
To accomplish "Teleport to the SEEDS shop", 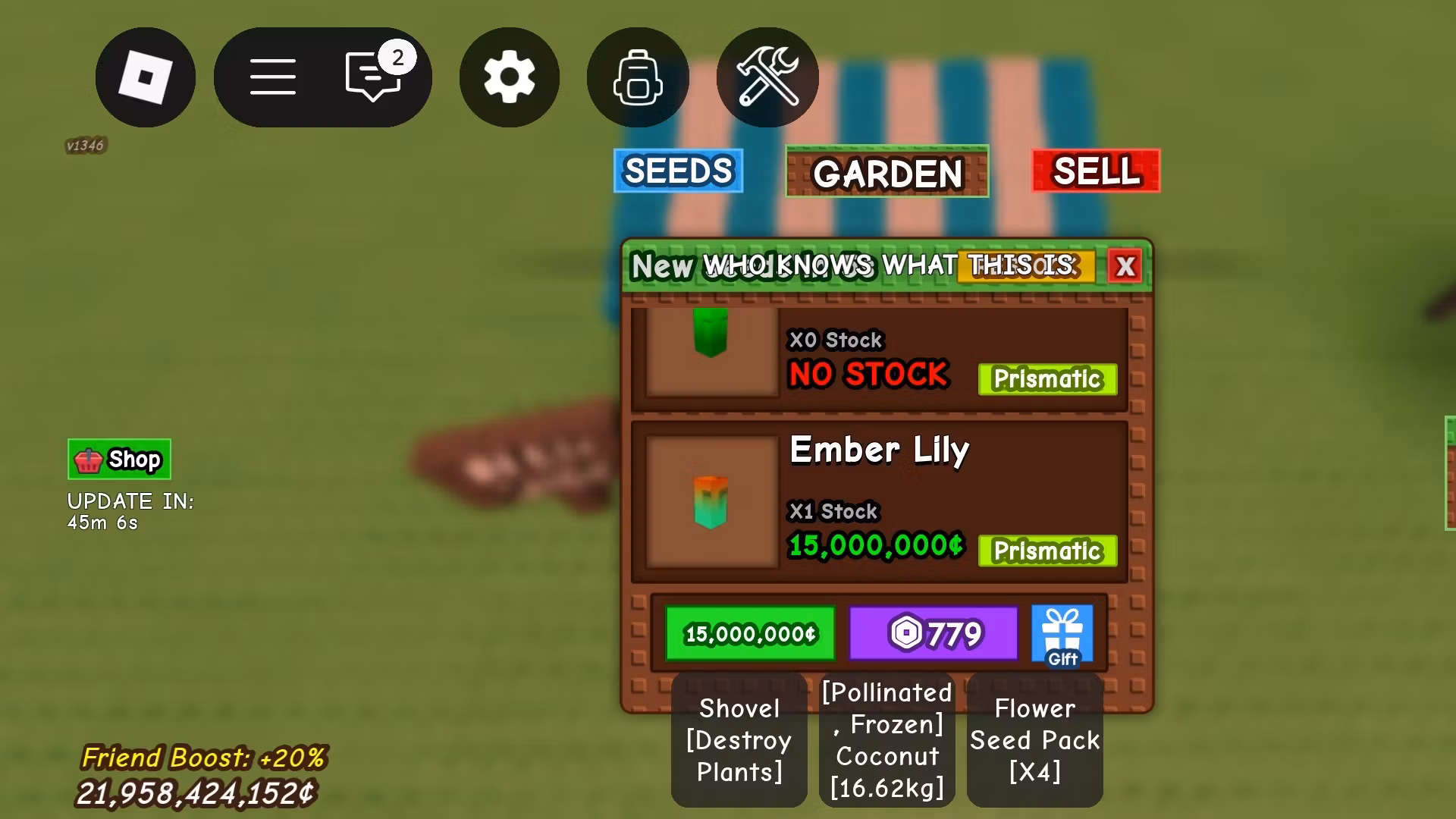I will pos(678,171).
